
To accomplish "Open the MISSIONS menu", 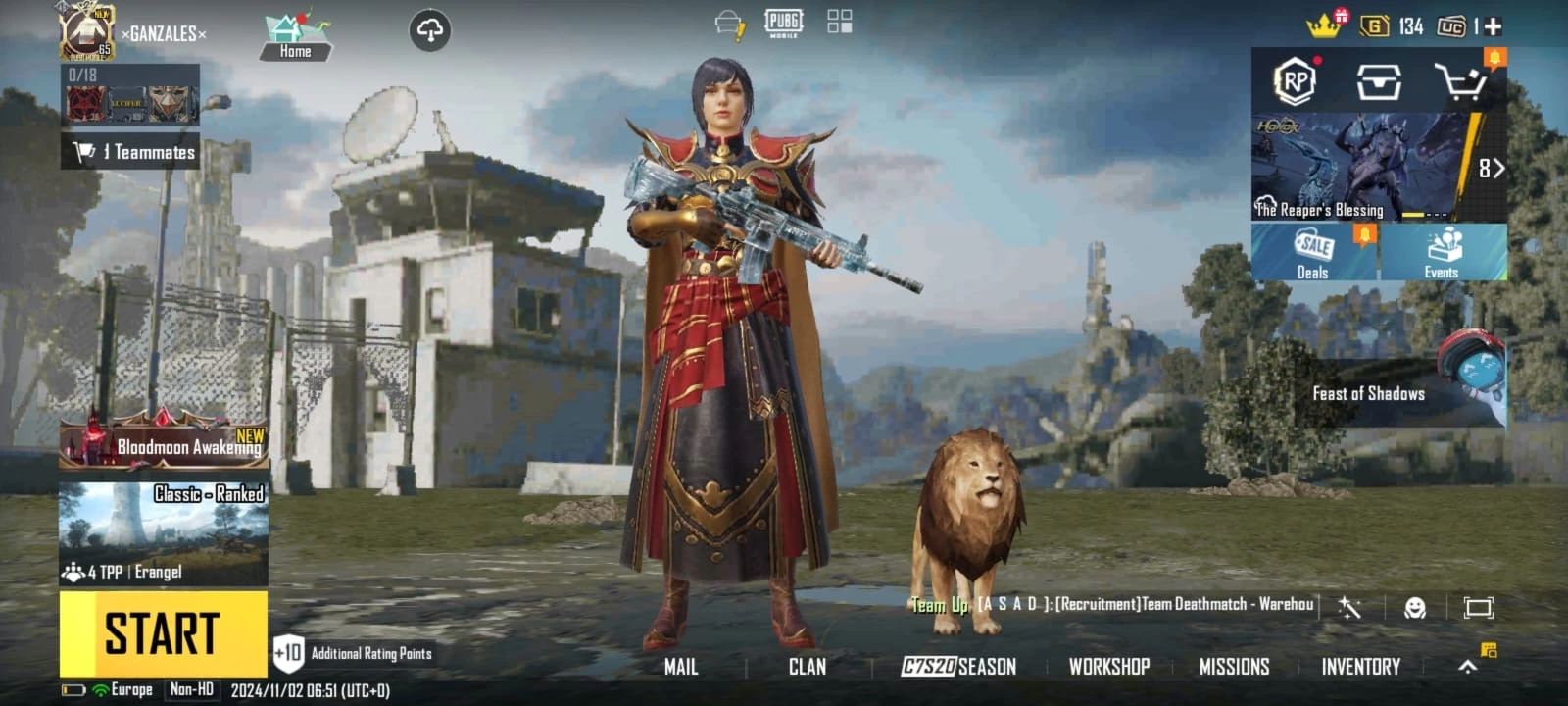I will [1234, 667].
